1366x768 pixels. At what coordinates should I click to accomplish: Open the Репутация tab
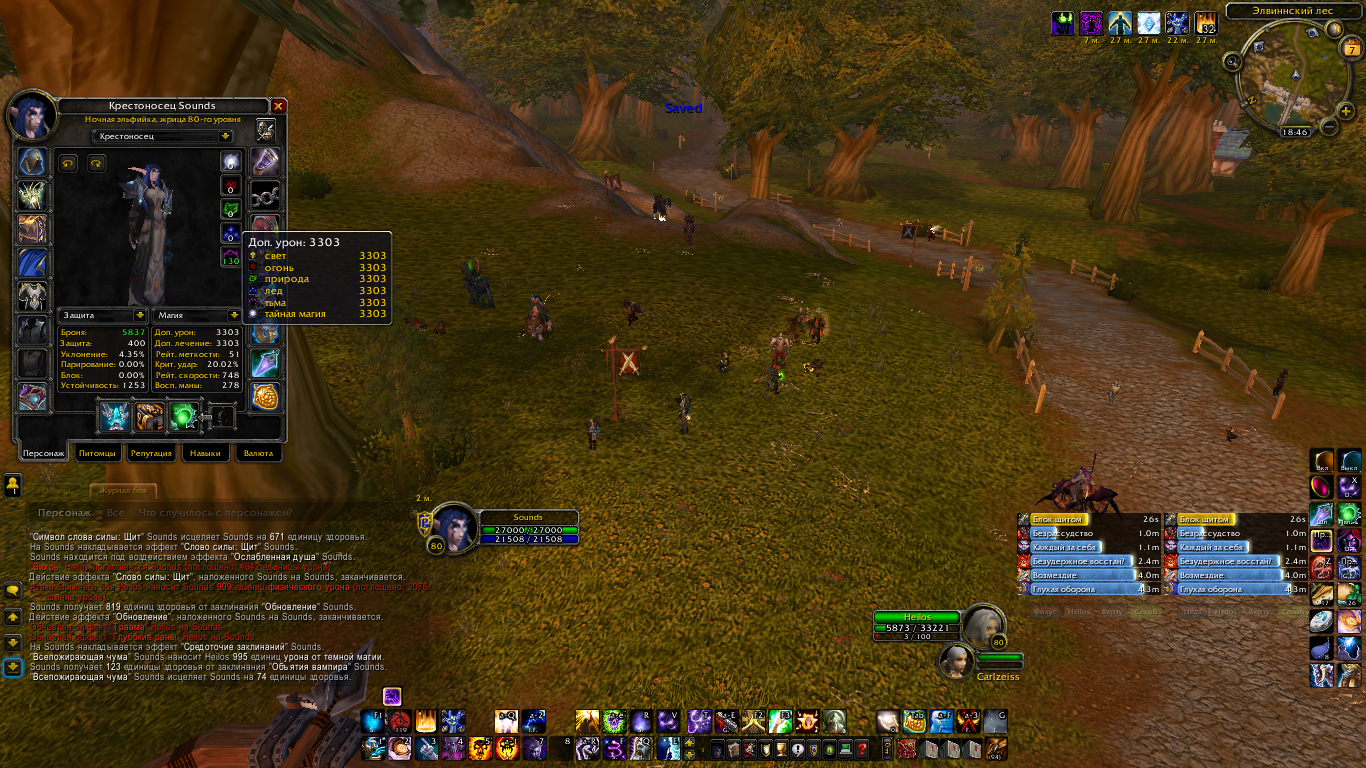pyautogui.click(x=152, y=453)
